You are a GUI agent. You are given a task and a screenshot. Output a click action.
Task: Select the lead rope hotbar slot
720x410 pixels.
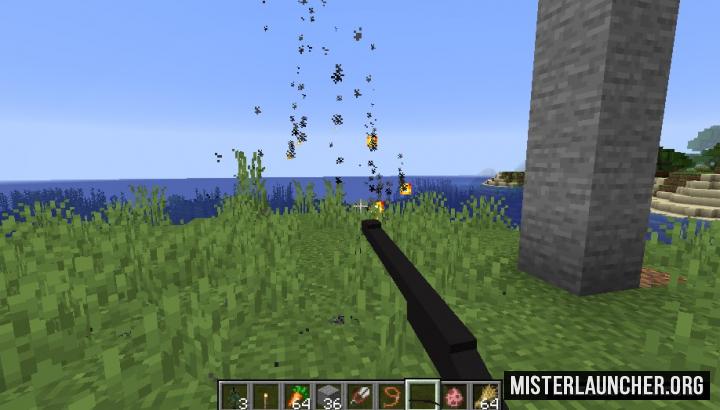coord(391,396)
